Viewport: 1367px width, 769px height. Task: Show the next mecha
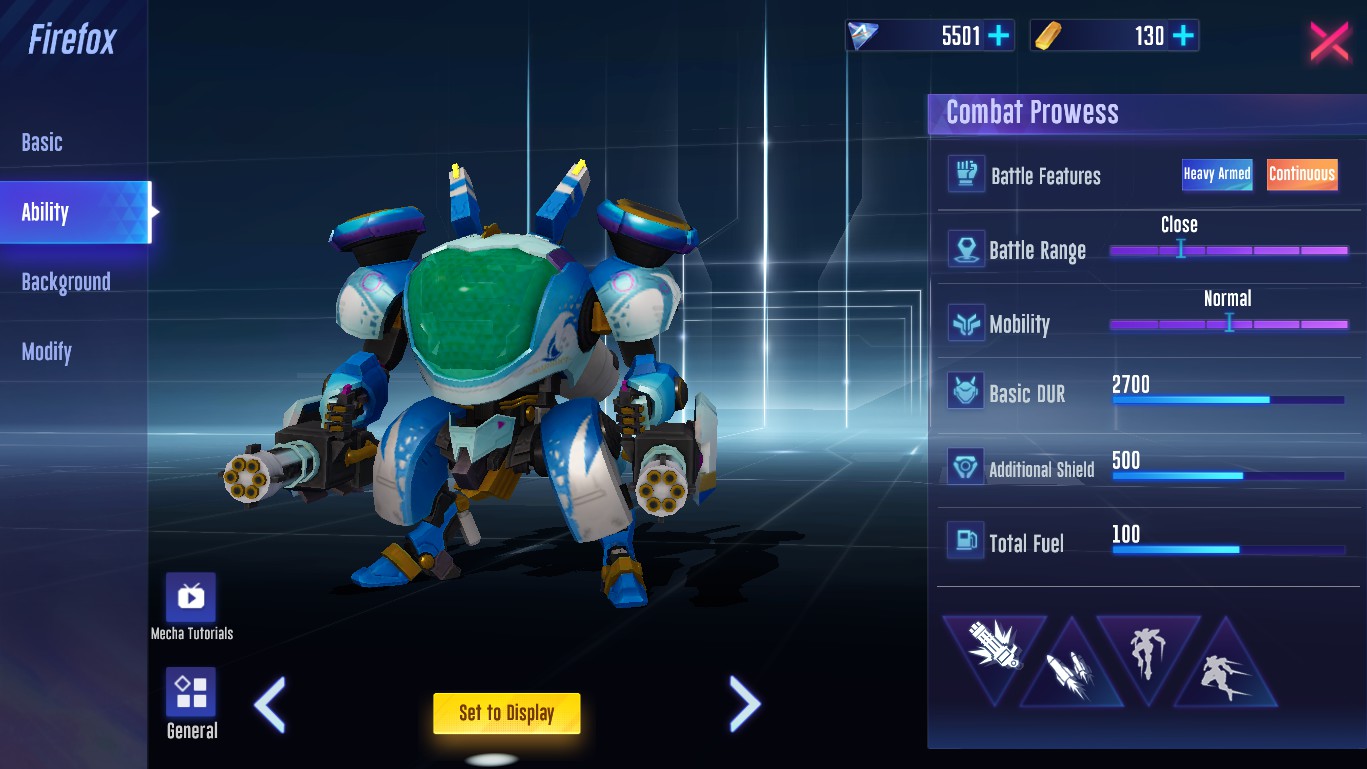(745, 704)
